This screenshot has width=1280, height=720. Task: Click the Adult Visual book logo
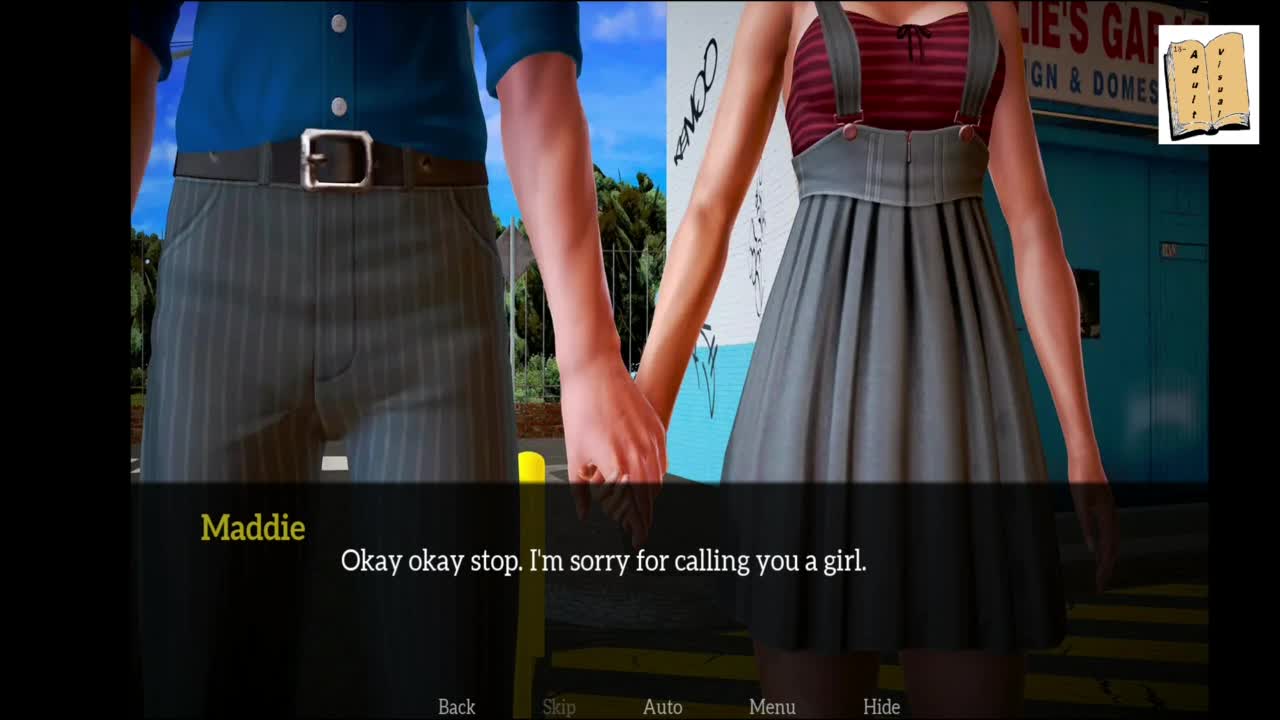[1208, 85]
